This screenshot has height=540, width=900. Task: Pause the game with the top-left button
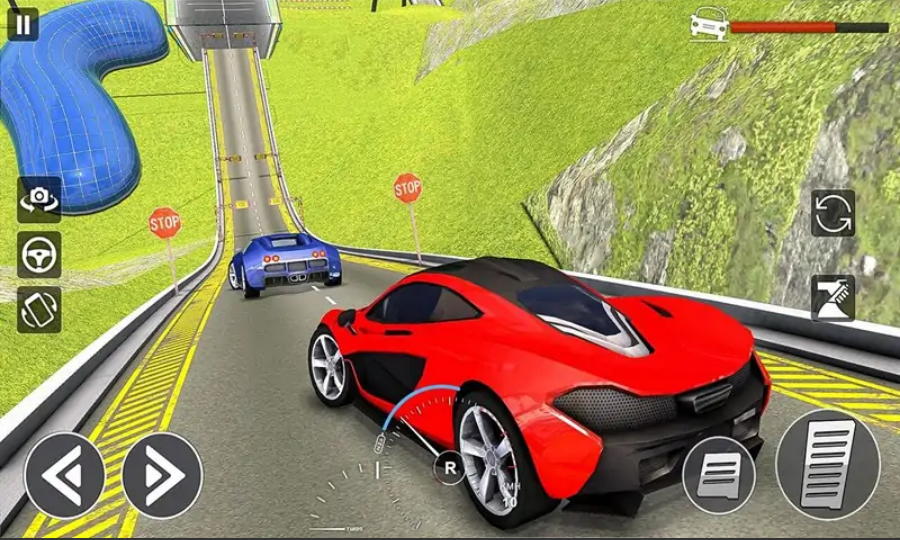pos(22,24)
